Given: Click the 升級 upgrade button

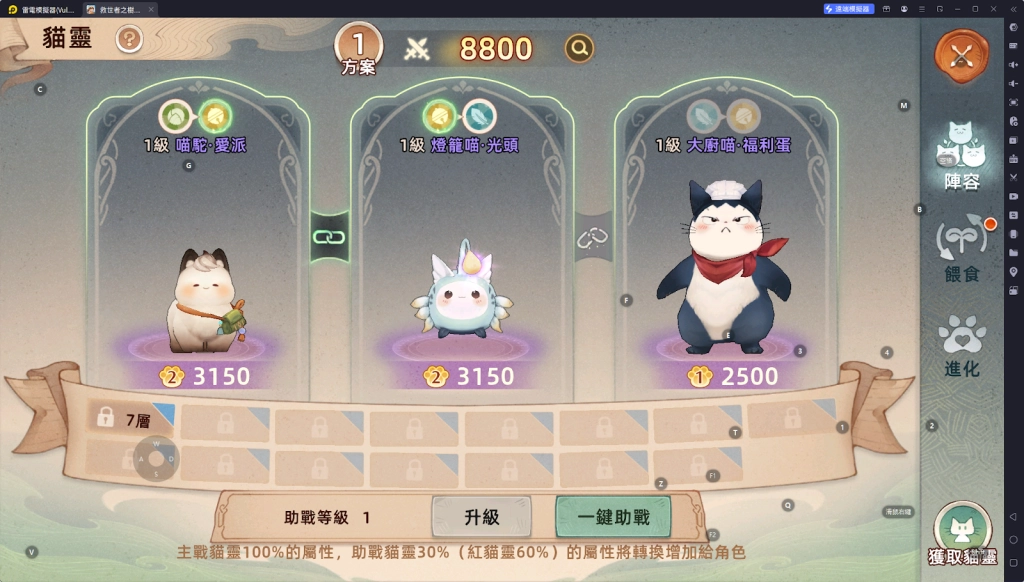Looking at the screenshot, I should 482,517.
